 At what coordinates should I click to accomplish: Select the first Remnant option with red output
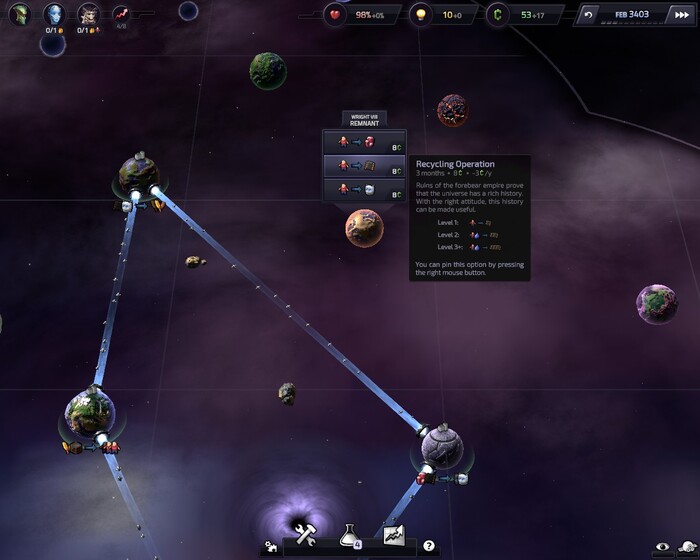coord(364,143)
